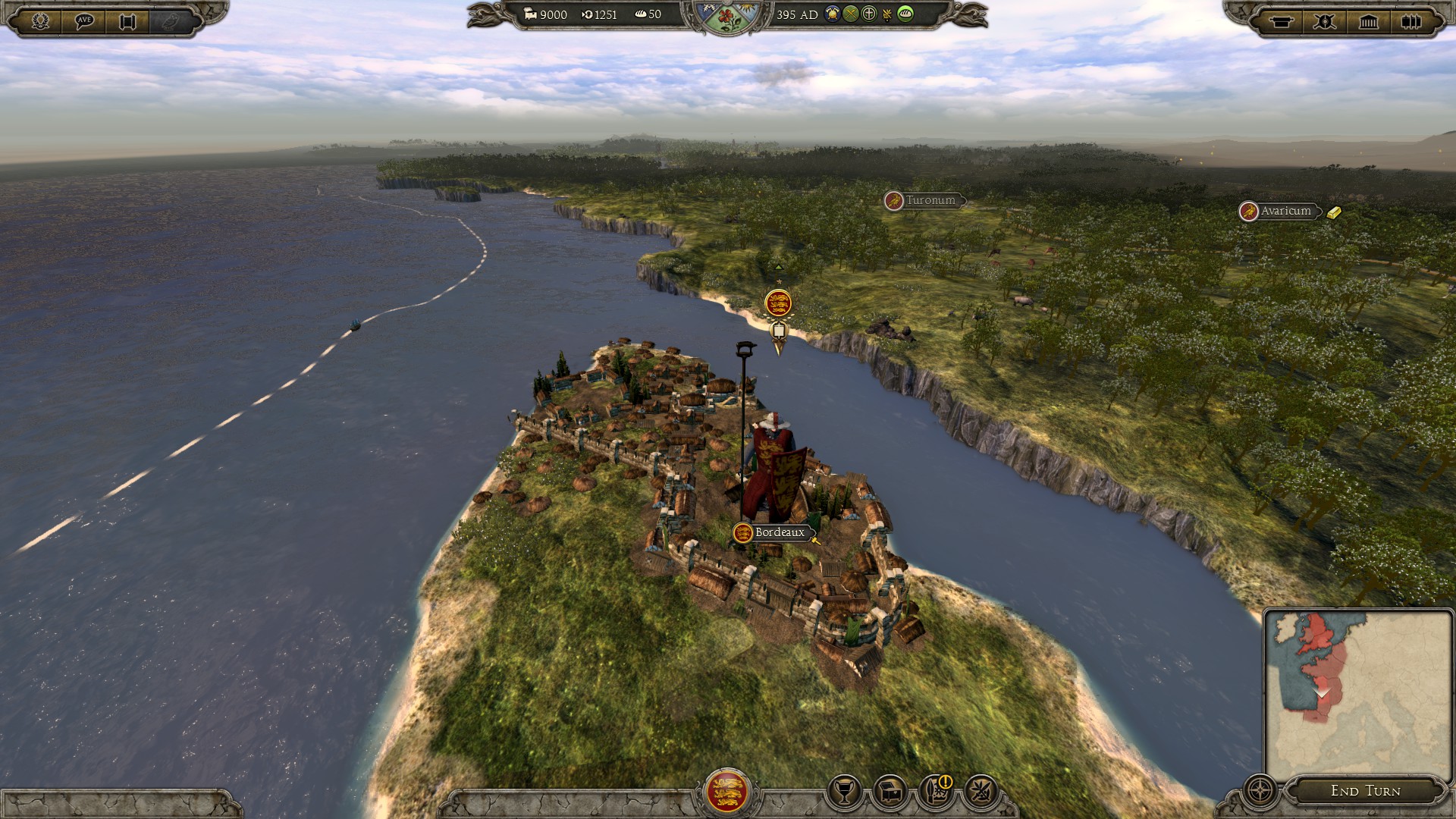Click the compass button beside End Turn
Image resolution: width=1456 pixels, height=819 pixels.
(x=1260, y=790)
